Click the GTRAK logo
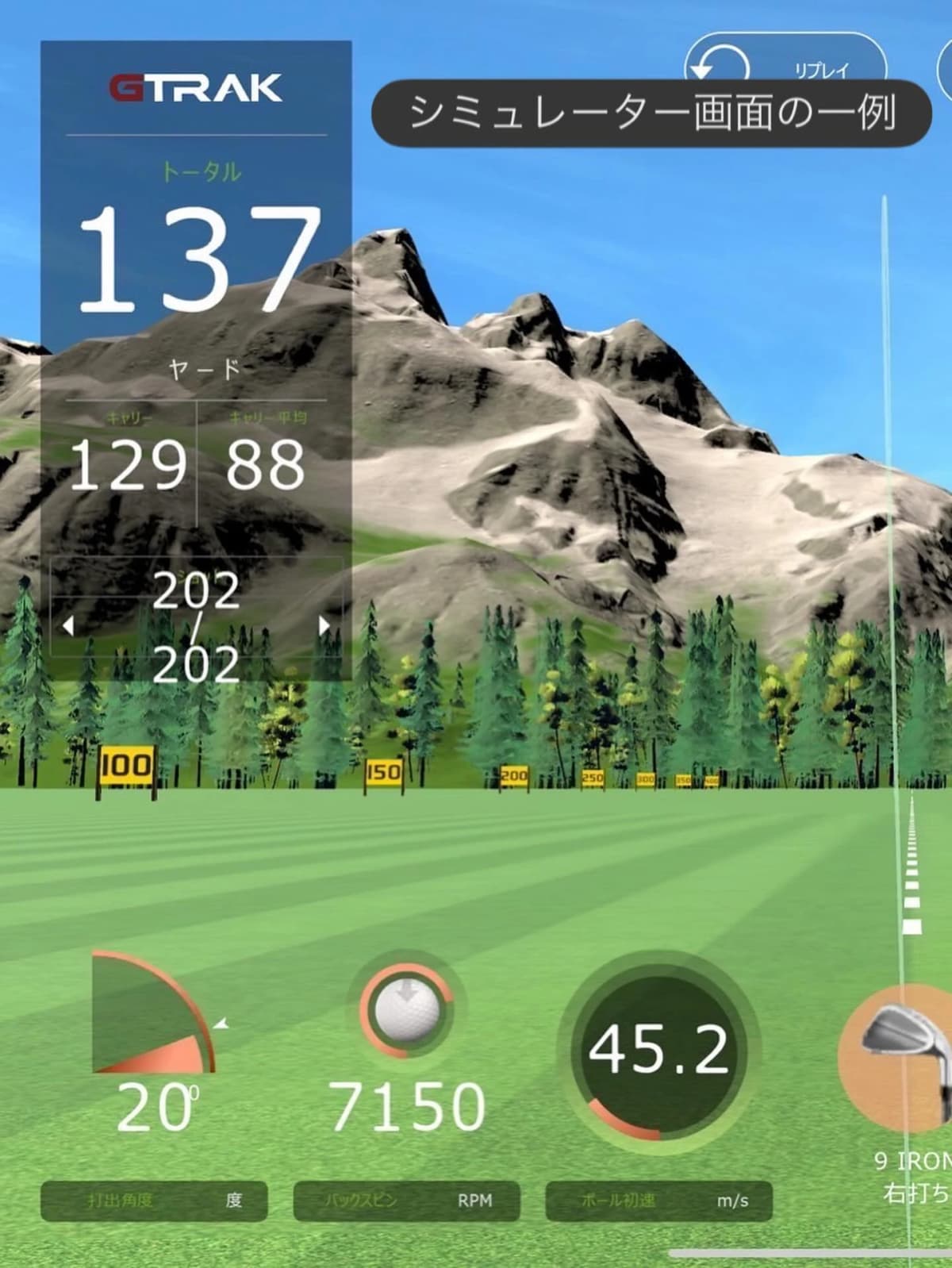 pos(195,88)
